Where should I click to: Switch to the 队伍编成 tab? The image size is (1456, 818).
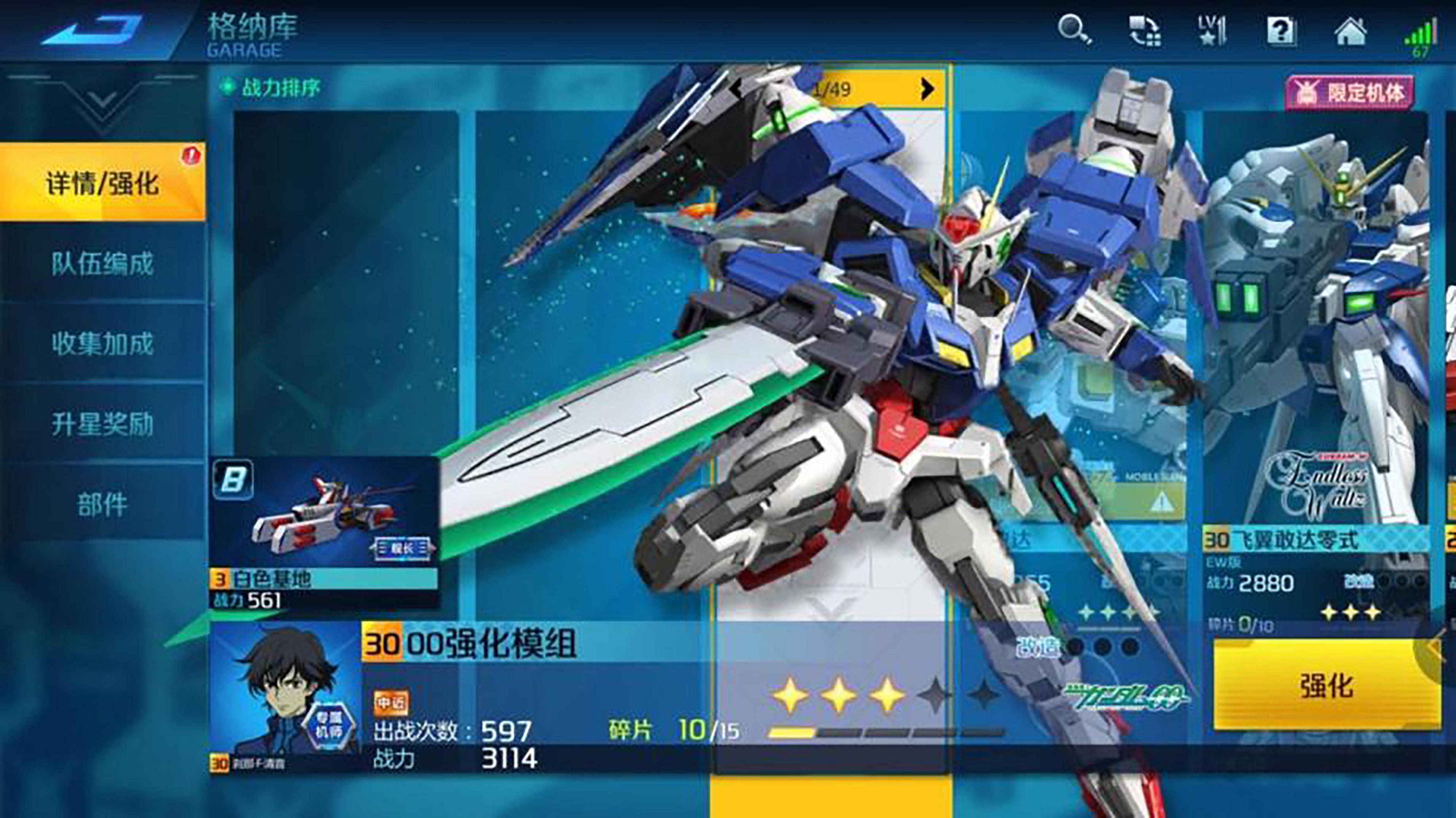click(102, 263)
